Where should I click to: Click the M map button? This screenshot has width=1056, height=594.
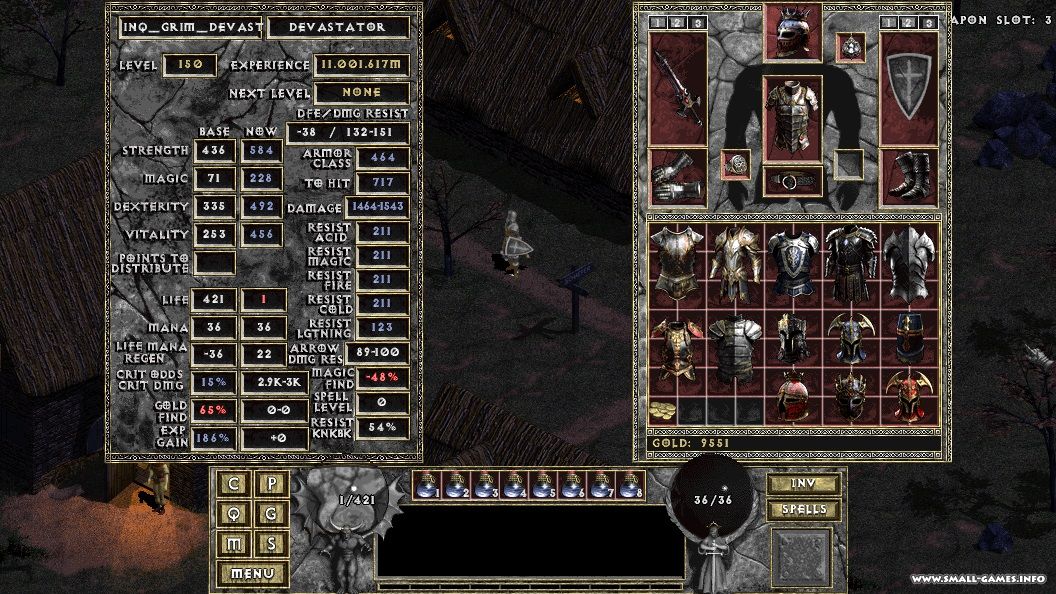pos(234,543)
